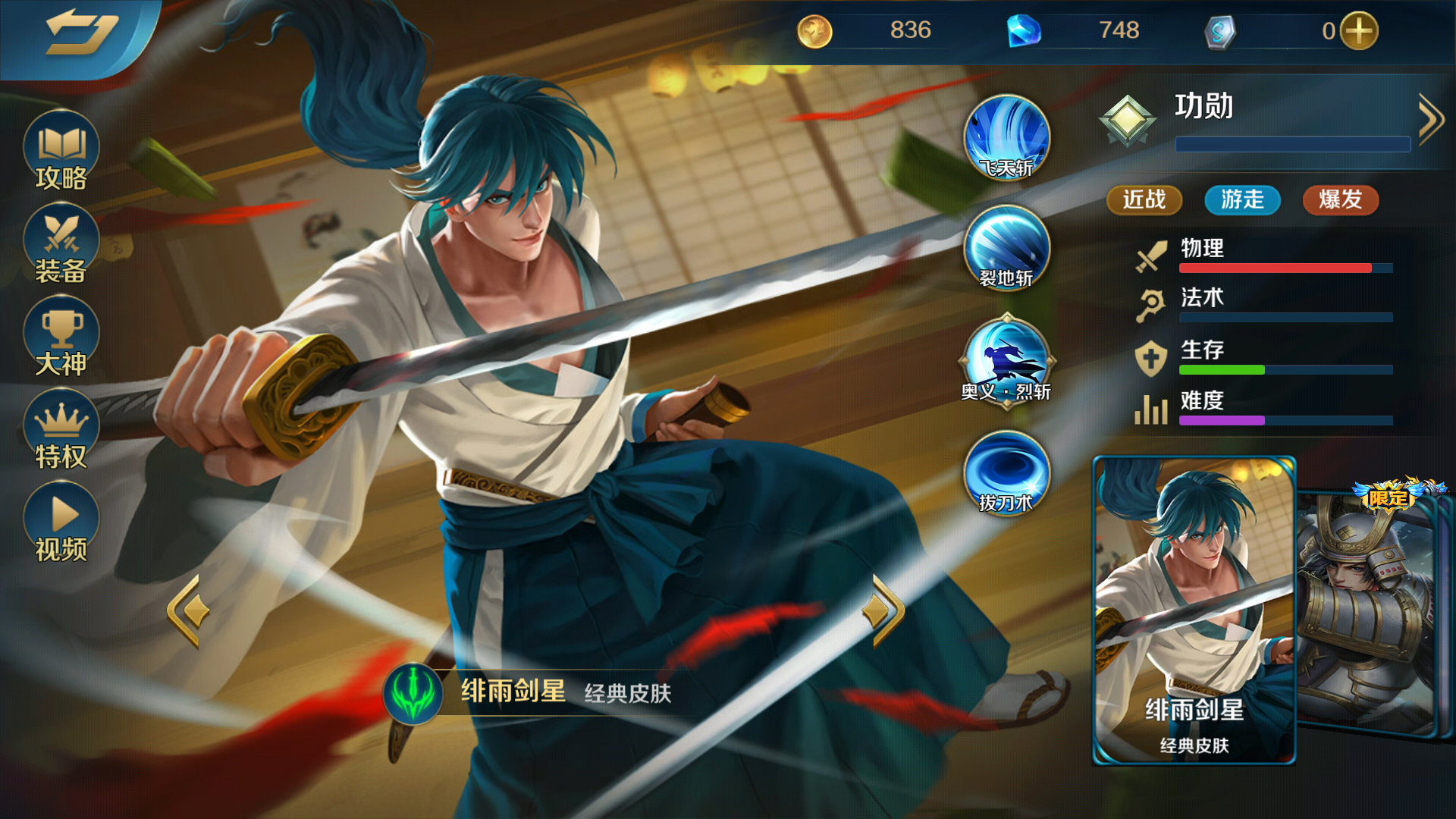
Task: Select the 飞天斩 skill icon
Action: click(1007, 136)
